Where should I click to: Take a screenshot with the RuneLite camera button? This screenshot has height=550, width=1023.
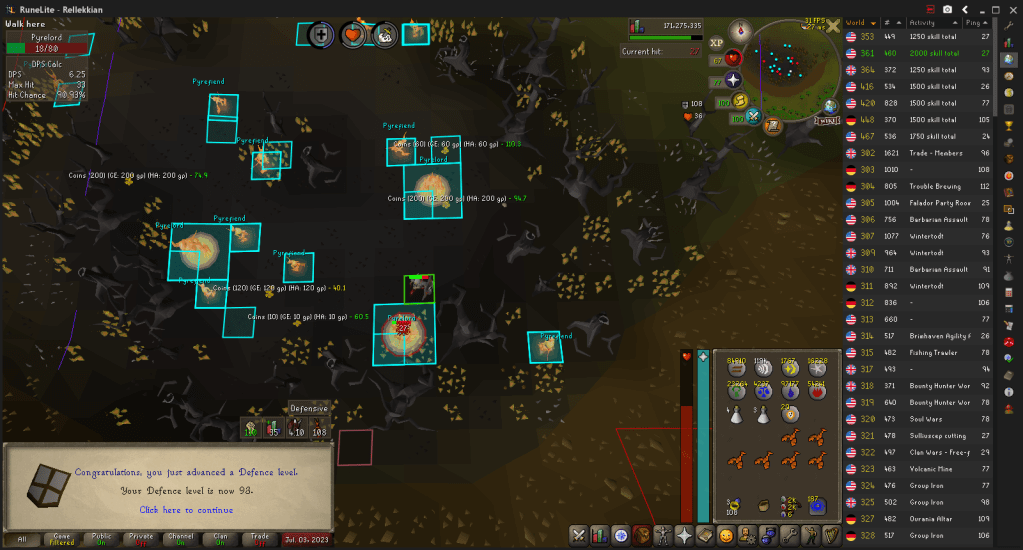[x=947, y=9]
